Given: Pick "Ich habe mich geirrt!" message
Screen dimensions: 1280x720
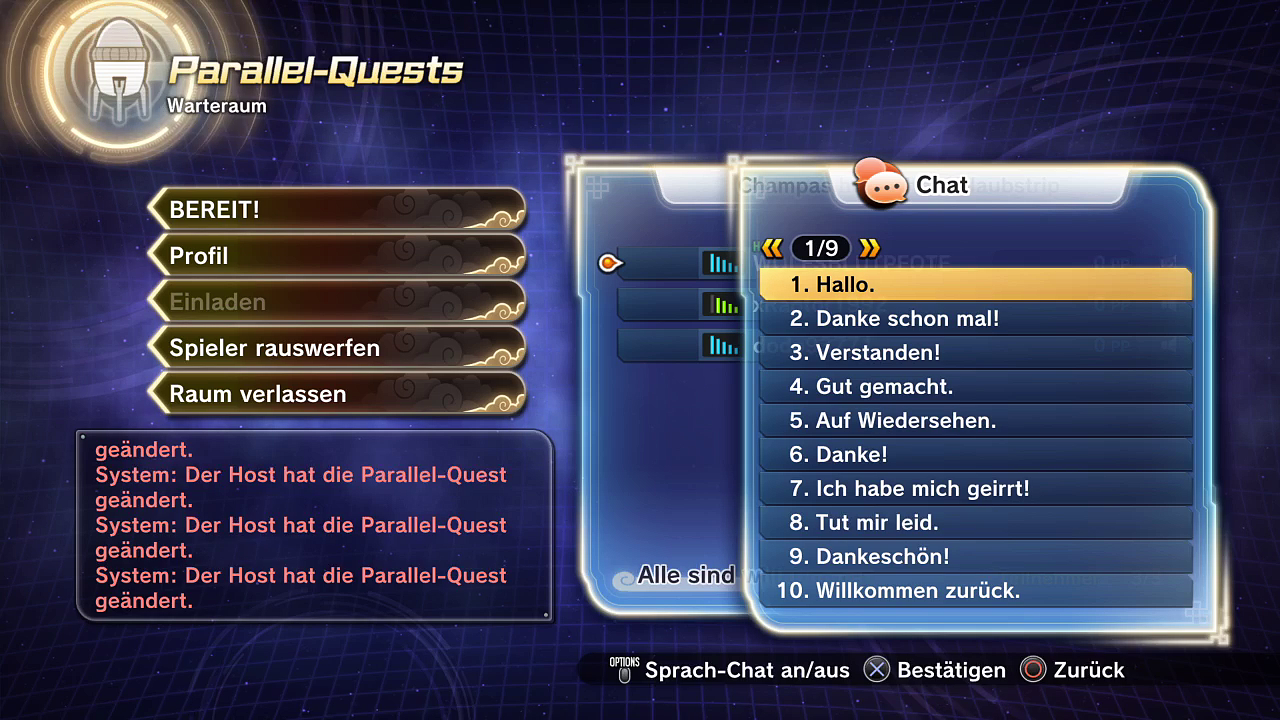Looking at the screenshot, I should point(975,489).
